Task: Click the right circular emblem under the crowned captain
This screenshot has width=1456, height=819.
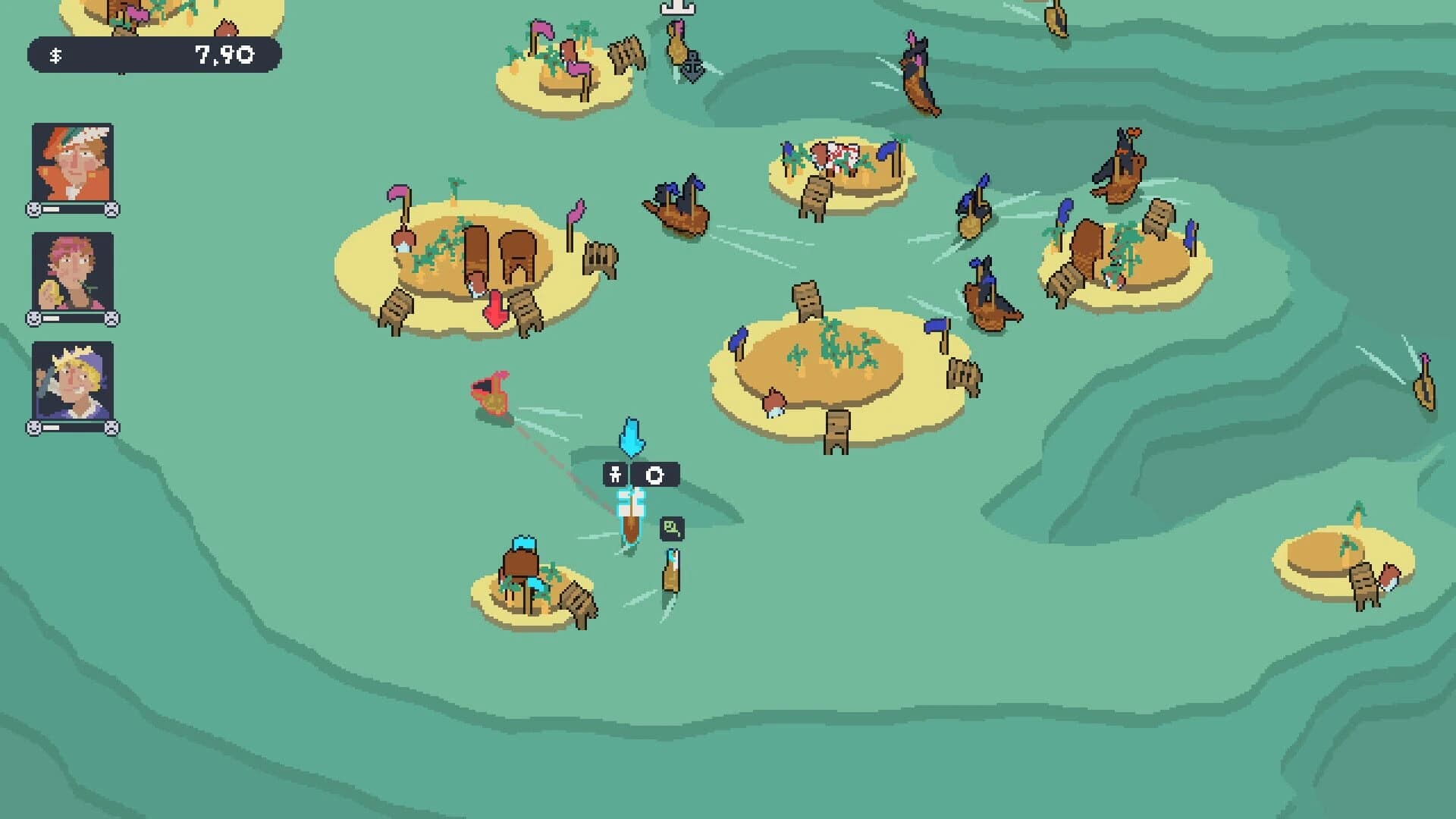Action: click(111, 426)
